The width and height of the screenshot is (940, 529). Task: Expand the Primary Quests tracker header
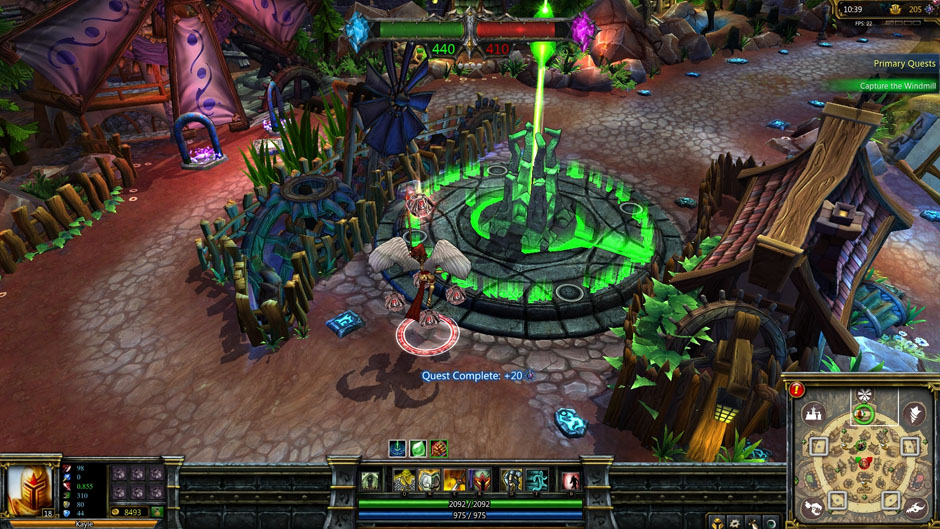click(x=903, y=63)
